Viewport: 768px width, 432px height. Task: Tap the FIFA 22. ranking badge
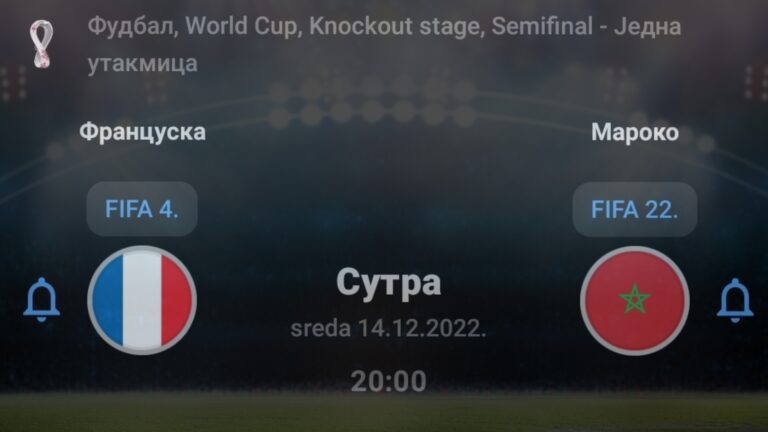(635, 209)
